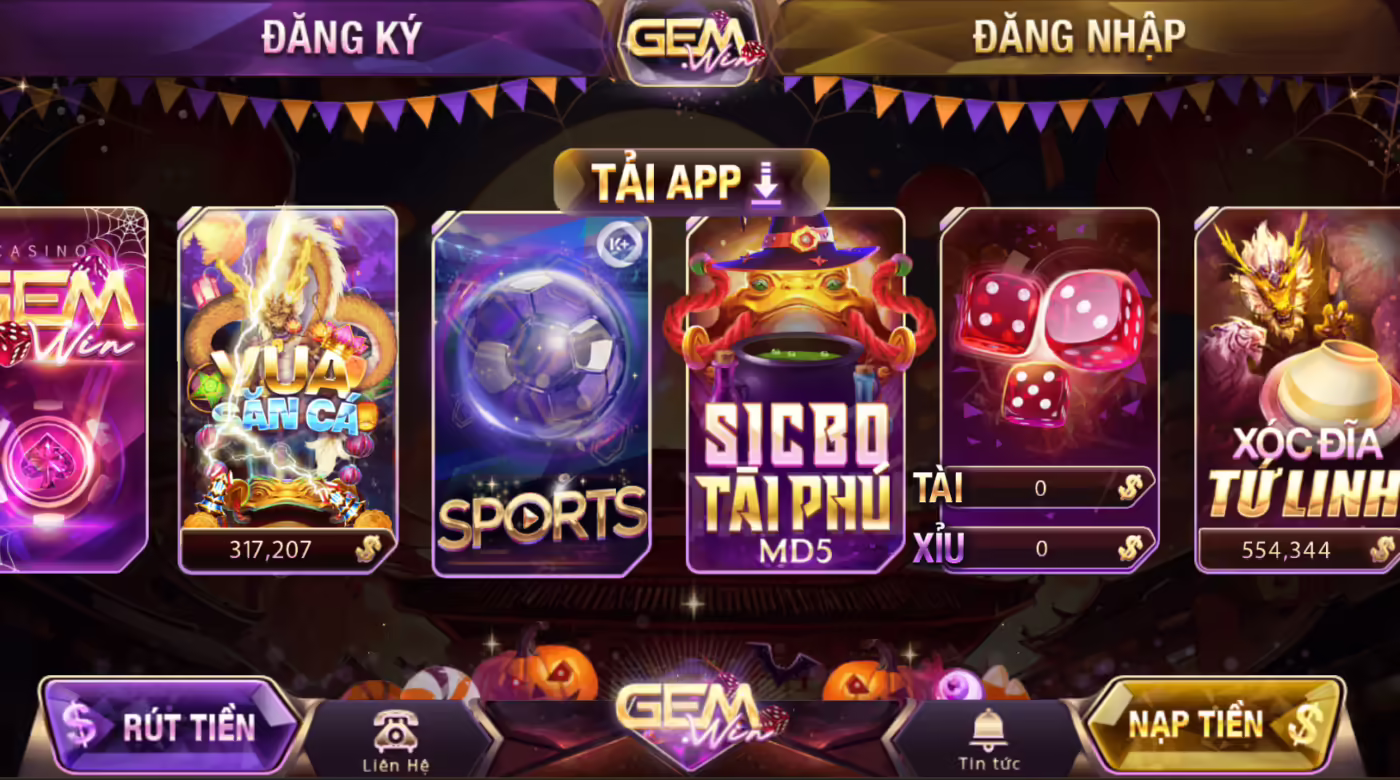The height and width of the screenshot is (780, 1400).
Task: Select the TÀI bet option
Action: 940,488
